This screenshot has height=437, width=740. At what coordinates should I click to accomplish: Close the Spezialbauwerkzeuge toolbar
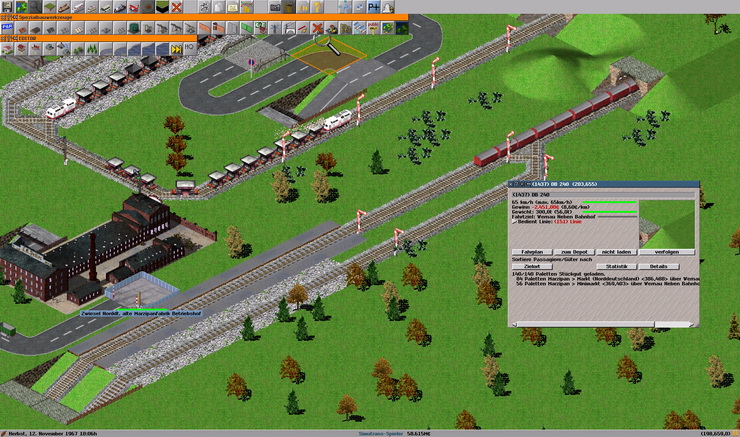coord(3,18)
